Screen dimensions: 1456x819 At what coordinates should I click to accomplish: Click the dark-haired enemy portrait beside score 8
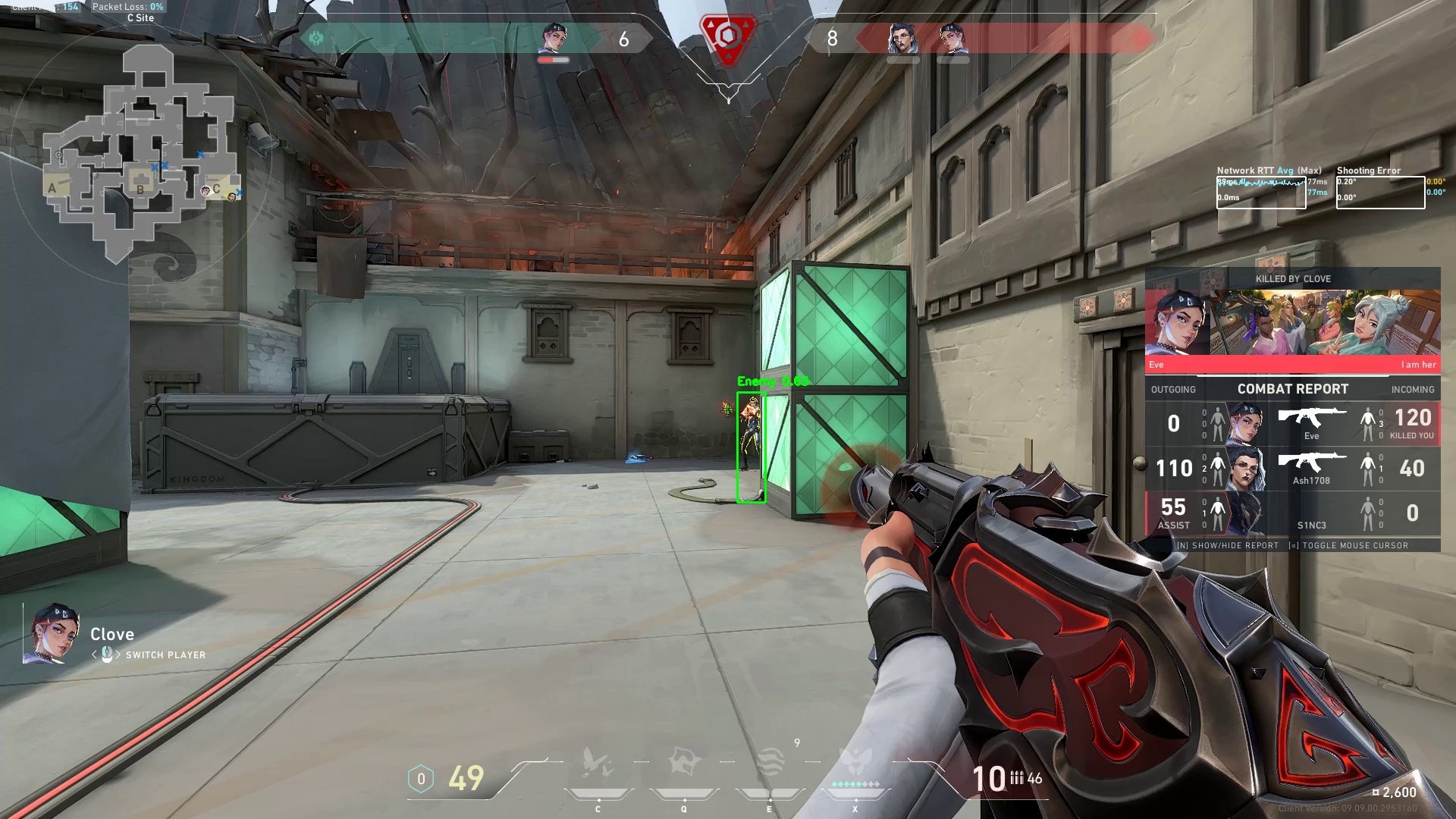(902, 38)
